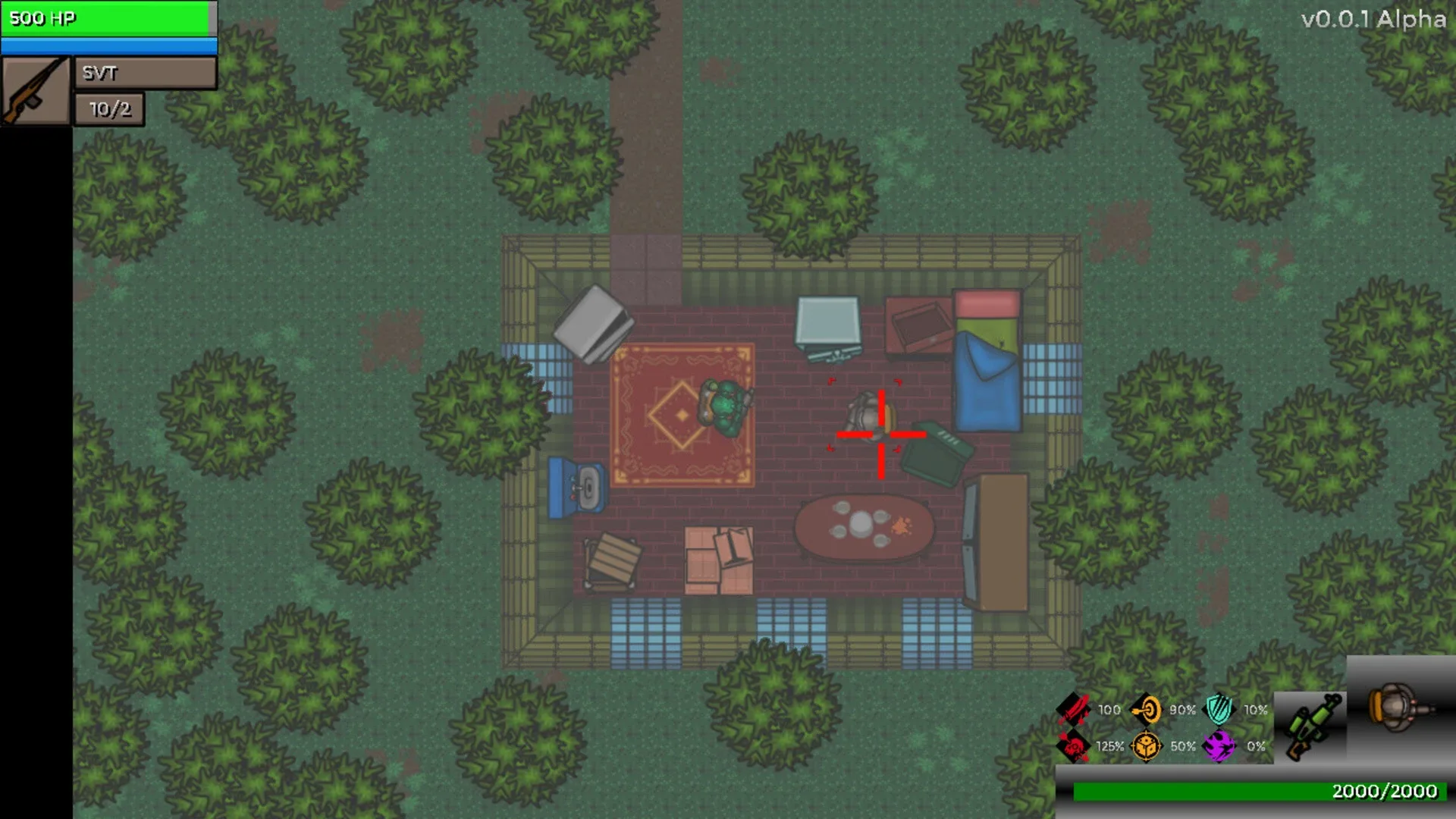Screen dimensions: 1456x819
Task: Click the blue bar under the health bar
Action: pos(108,45)
